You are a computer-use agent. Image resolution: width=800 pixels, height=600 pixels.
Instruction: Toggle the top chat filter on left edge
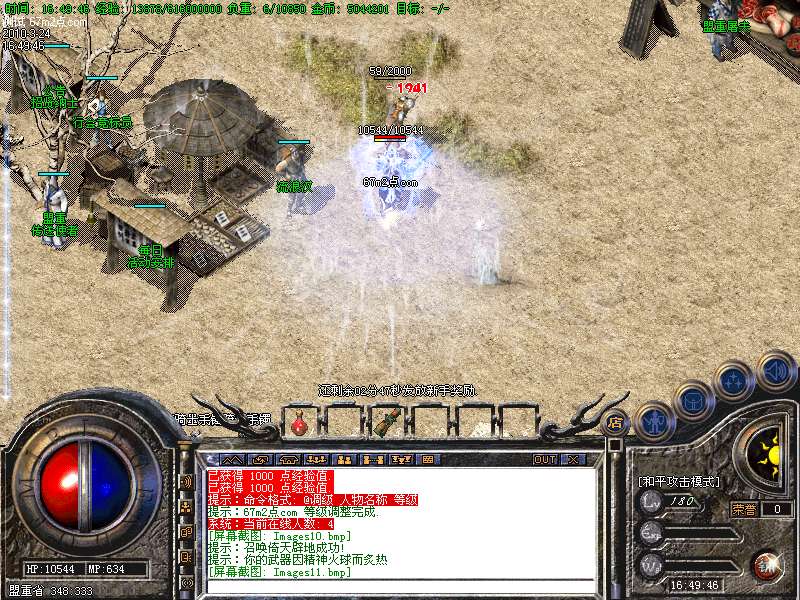coord(186,481)
